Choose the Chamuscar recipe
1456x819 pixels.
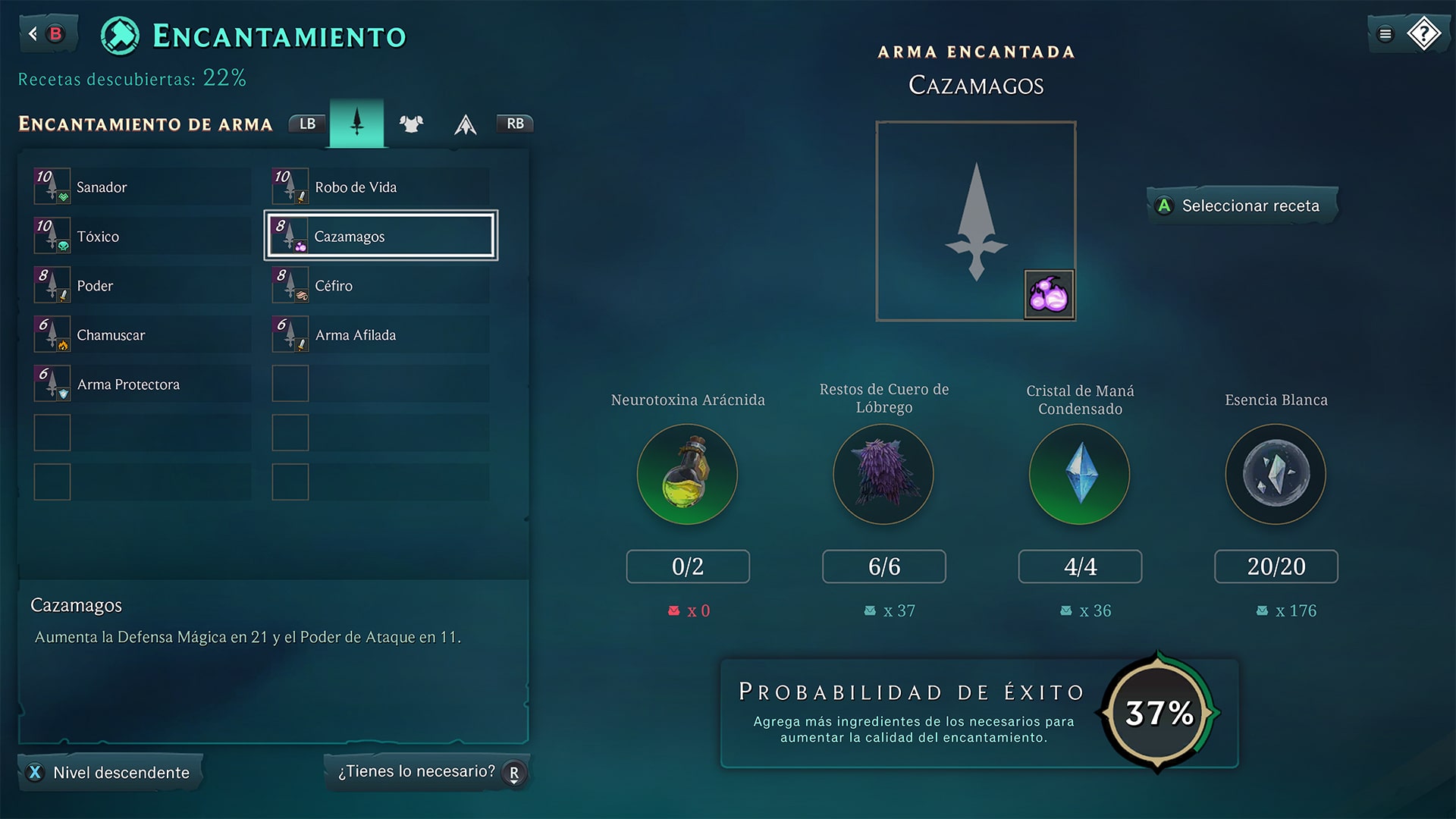point(142,334)
